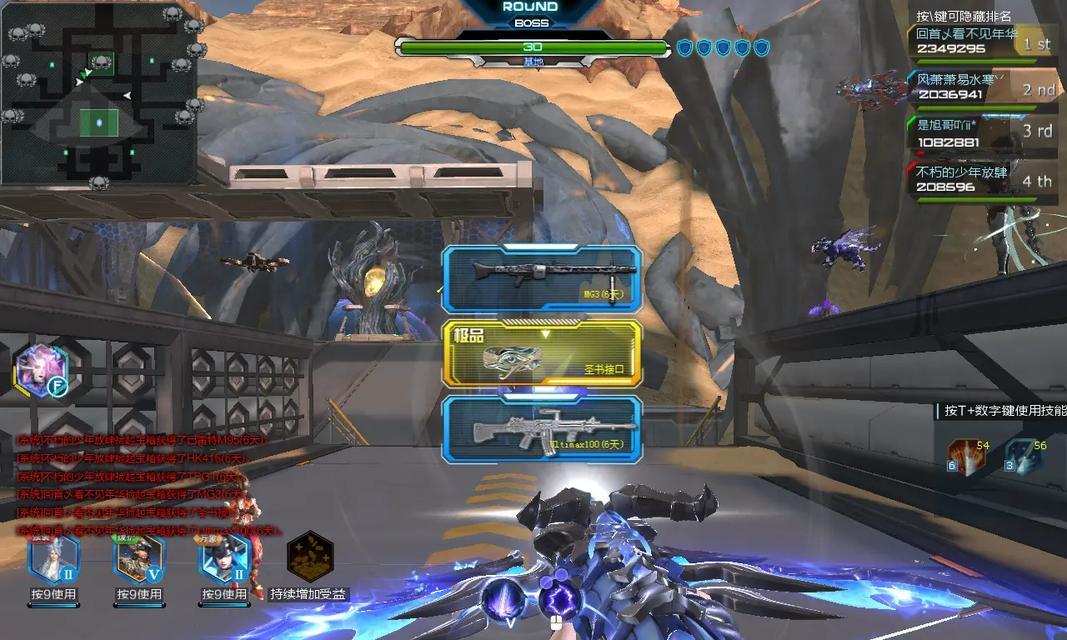
Task: Use the dark-haired 万象 character card
Action: (x=223, y=559)
